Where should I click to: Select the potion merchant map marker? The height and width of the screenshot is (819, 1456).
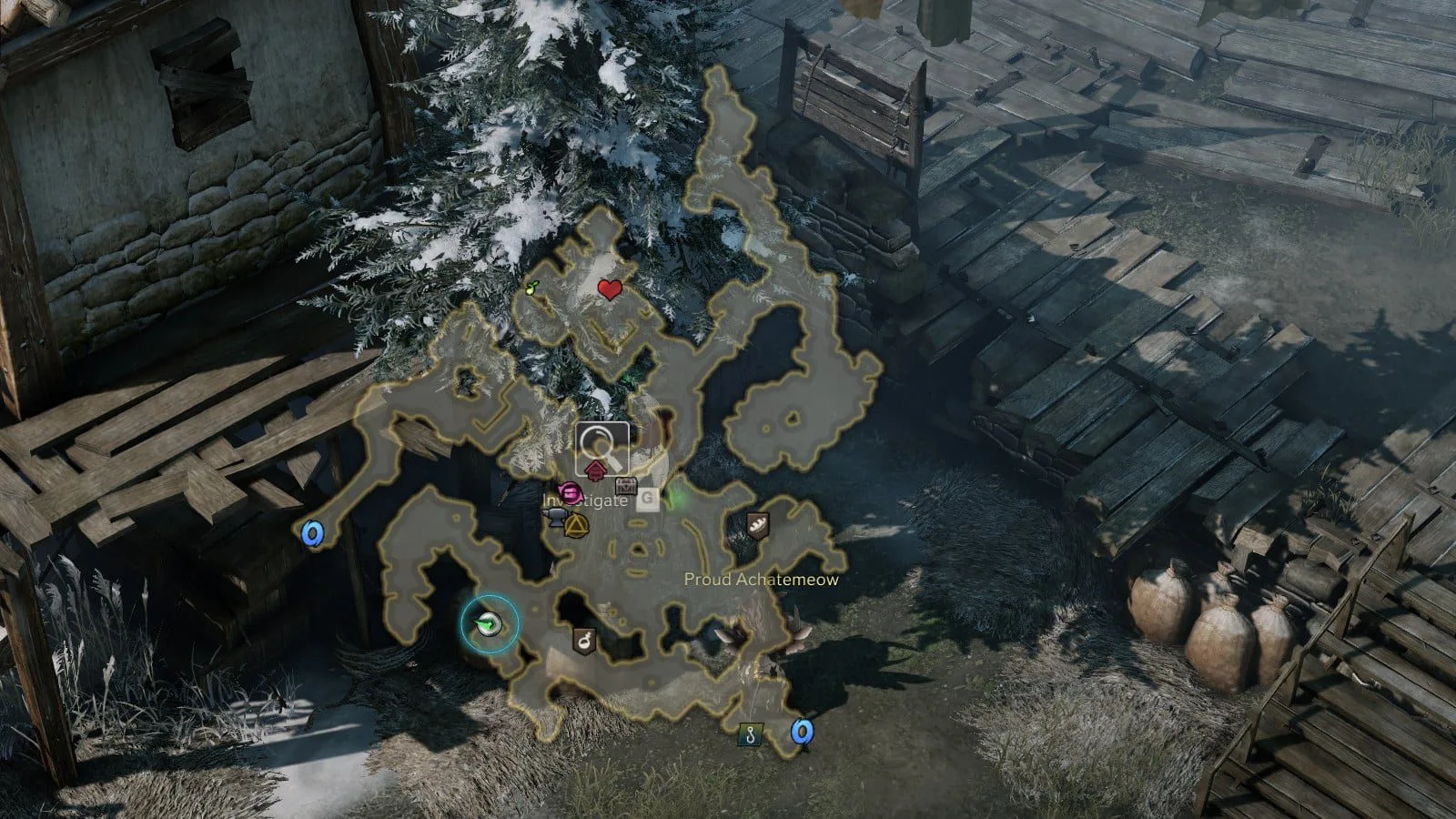(584, 641)
